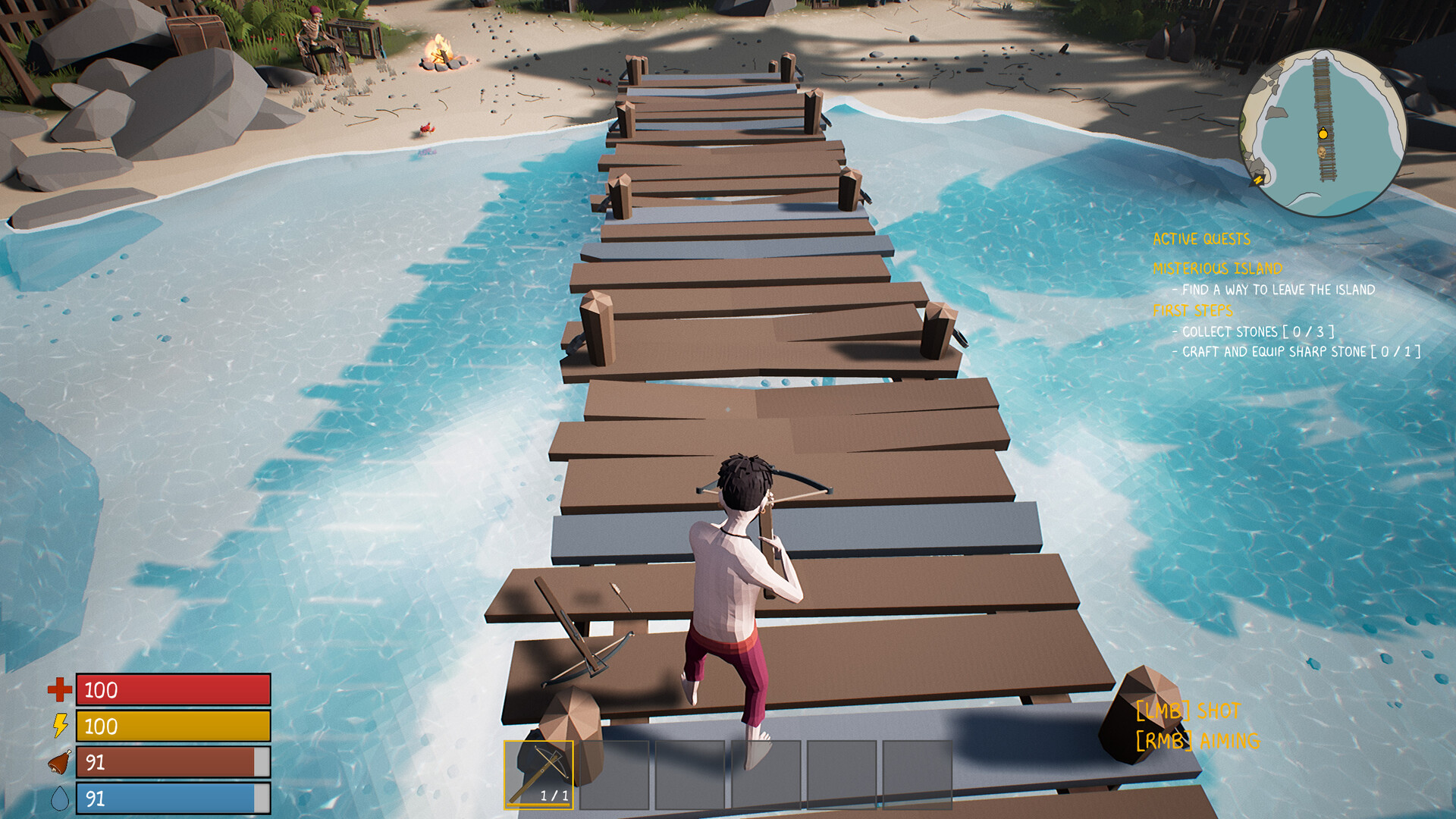Click the [RMB] AIMING hint text
This screenshot has height=819, width=1456.
pyautogui.click(x=1197, y=739)
